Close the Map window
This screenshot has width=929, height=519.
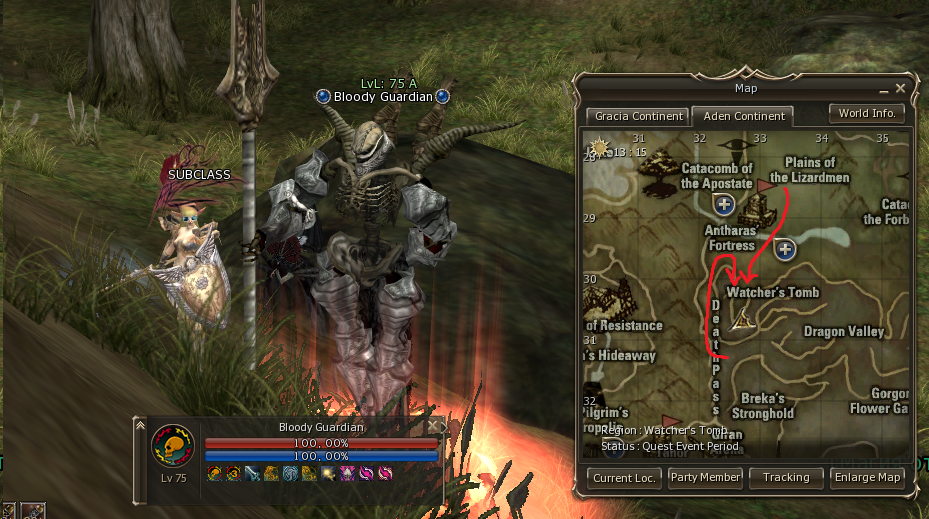[x=900, y=88]
